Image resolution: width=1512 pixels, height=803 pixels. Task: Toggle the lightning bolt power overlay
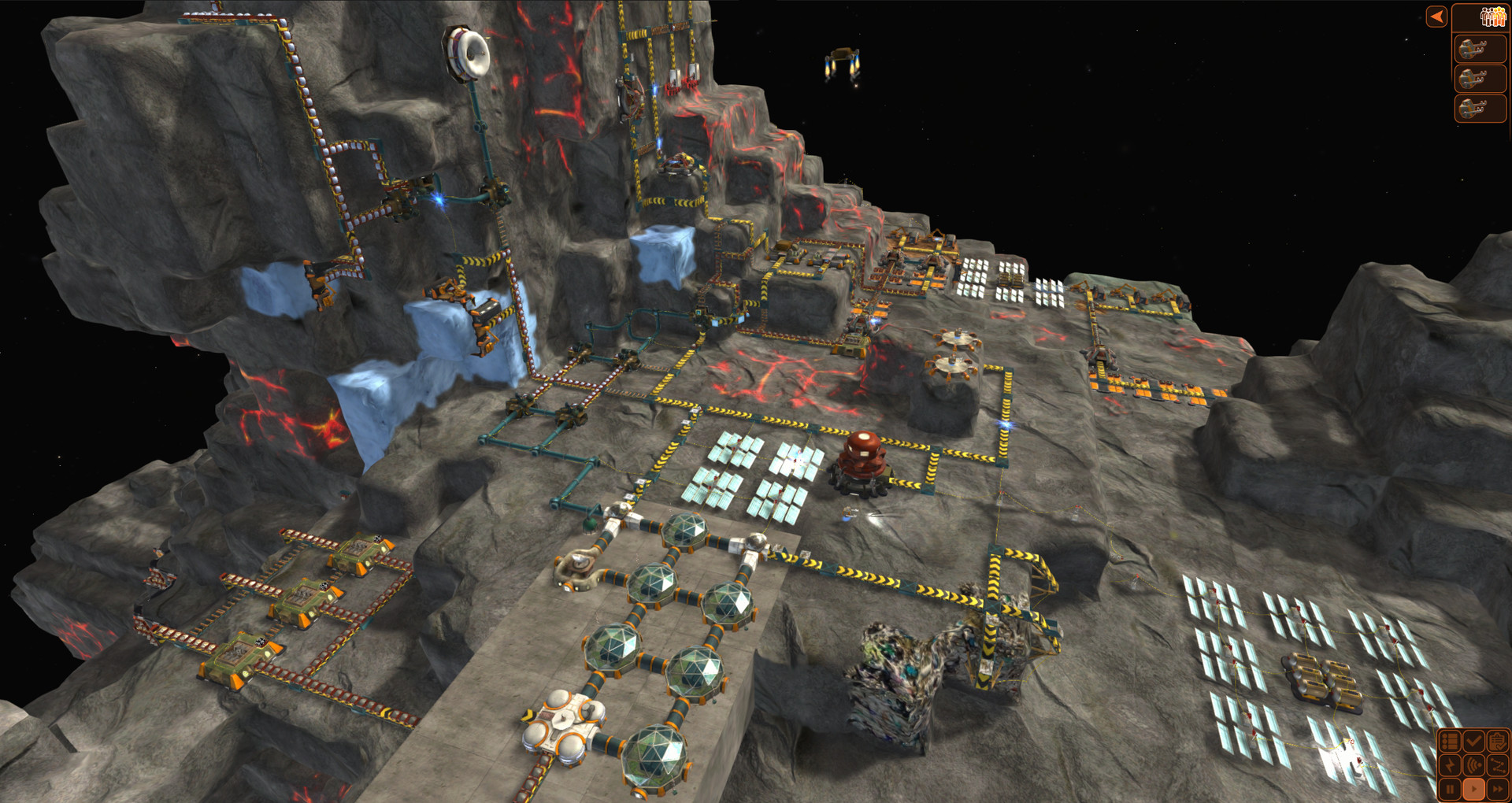point(1450,765)
